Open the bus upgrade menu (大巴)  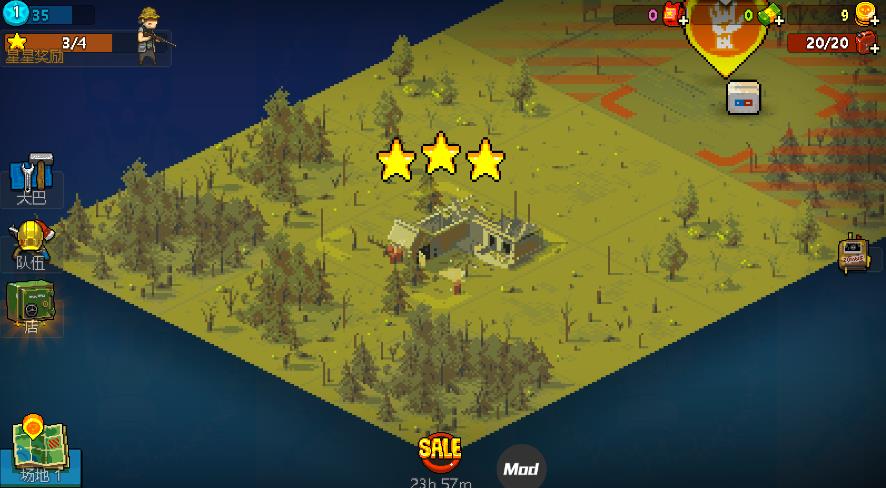point(31,180)
